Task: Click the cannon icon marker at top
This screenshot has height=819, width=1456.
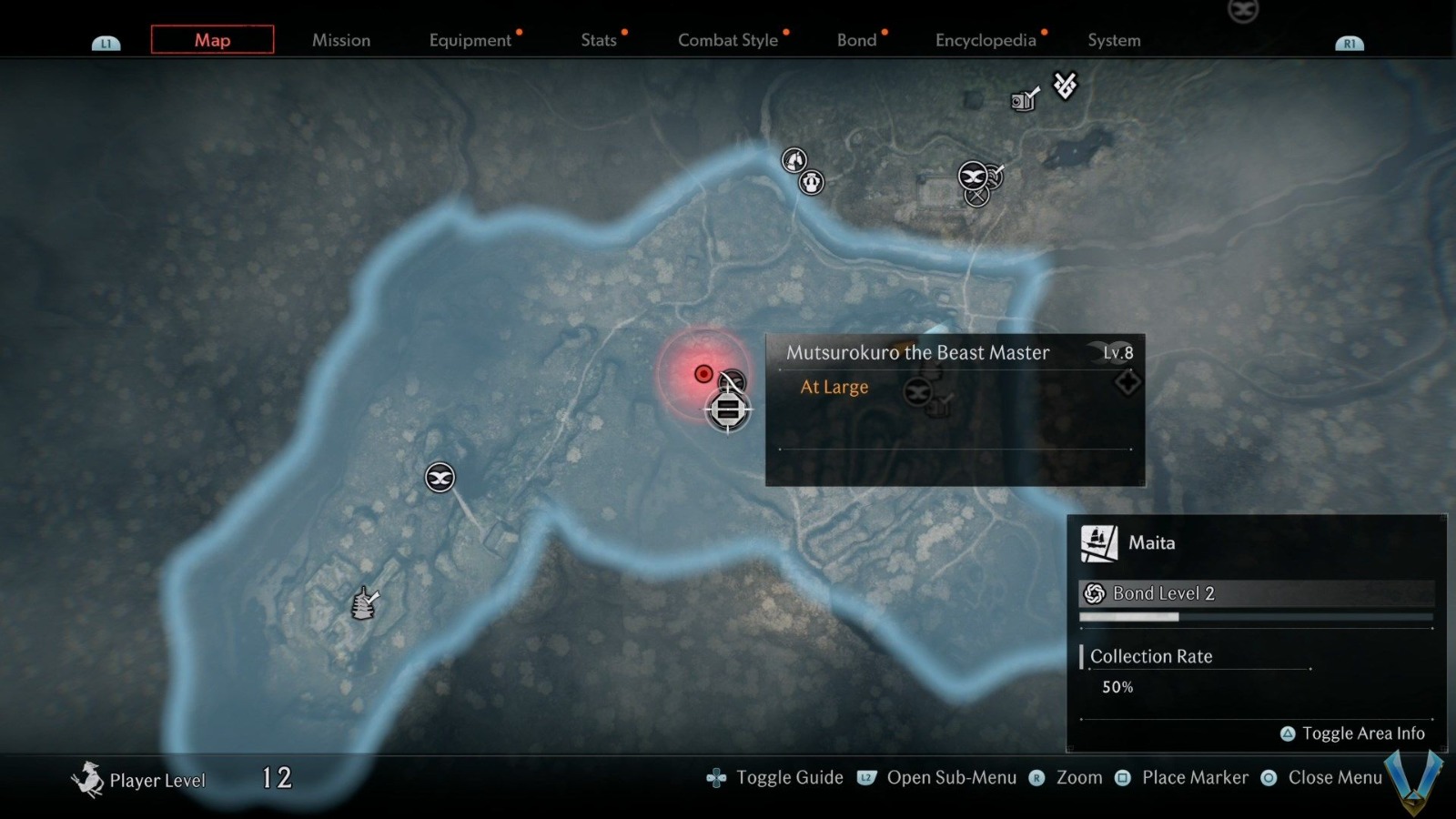Action: [x=1025, y=99]
